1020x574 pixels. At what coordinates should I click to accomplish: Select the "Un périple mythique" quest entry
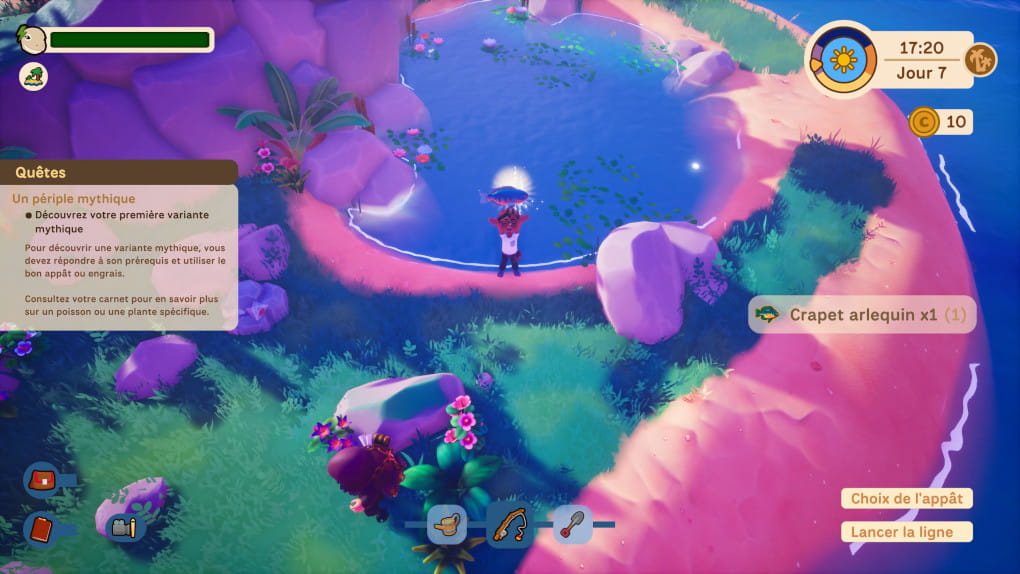tap(74, 199)
